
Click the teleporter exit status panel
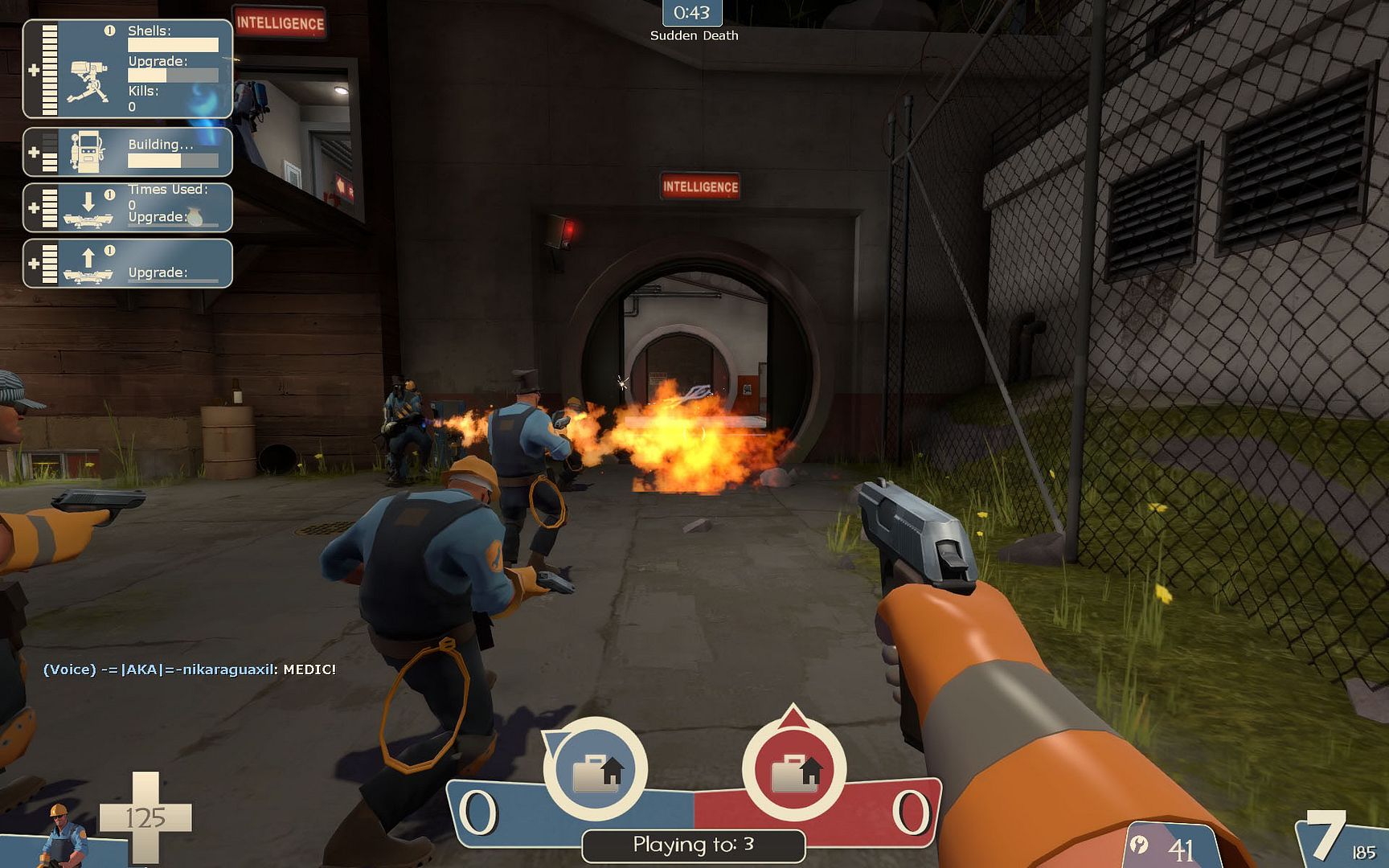point(128,264)
